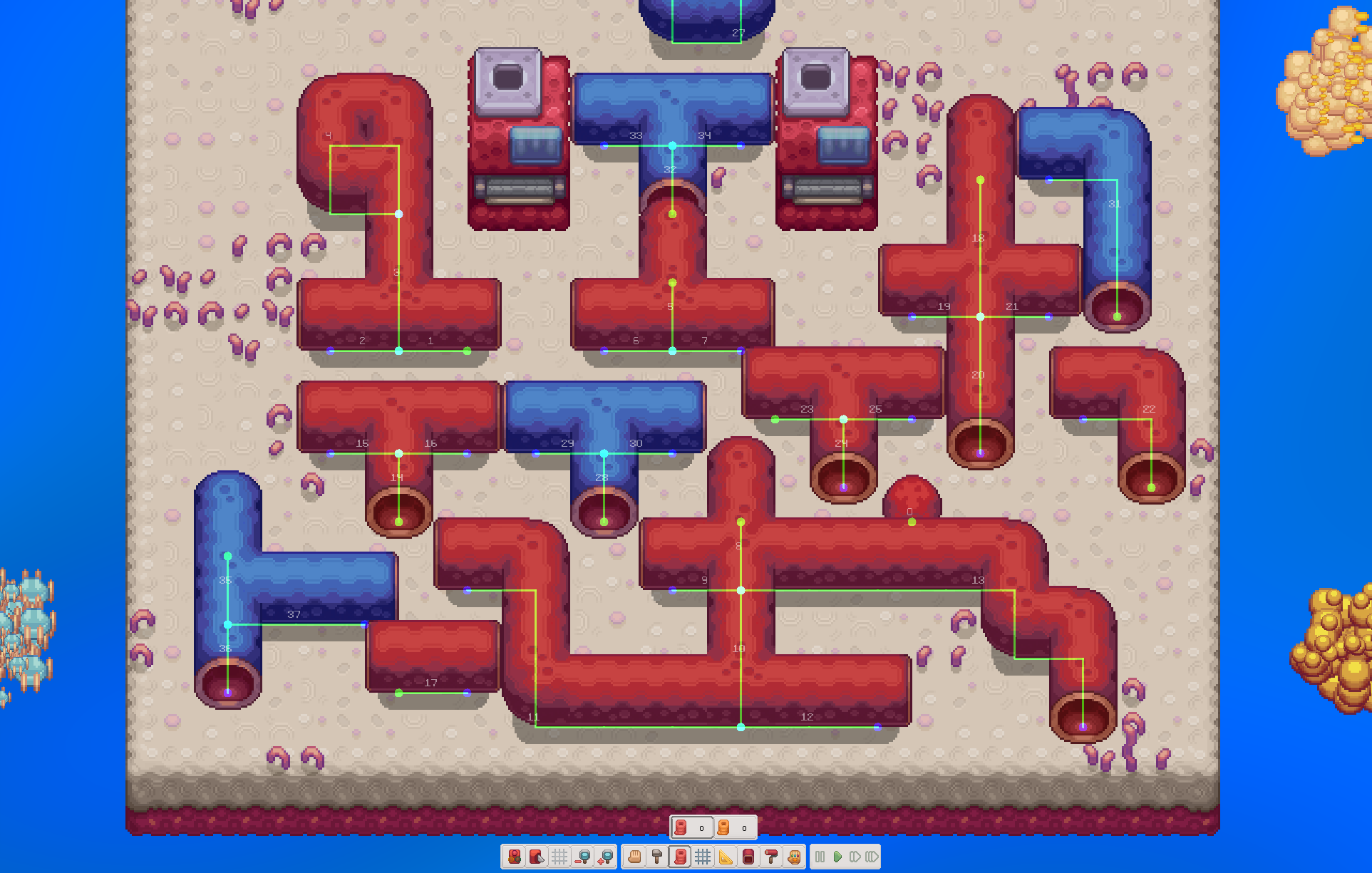1372x873 pixels.
Task: Toggle the grid overlay in the middle toolbar
Action: coord(703,857)
